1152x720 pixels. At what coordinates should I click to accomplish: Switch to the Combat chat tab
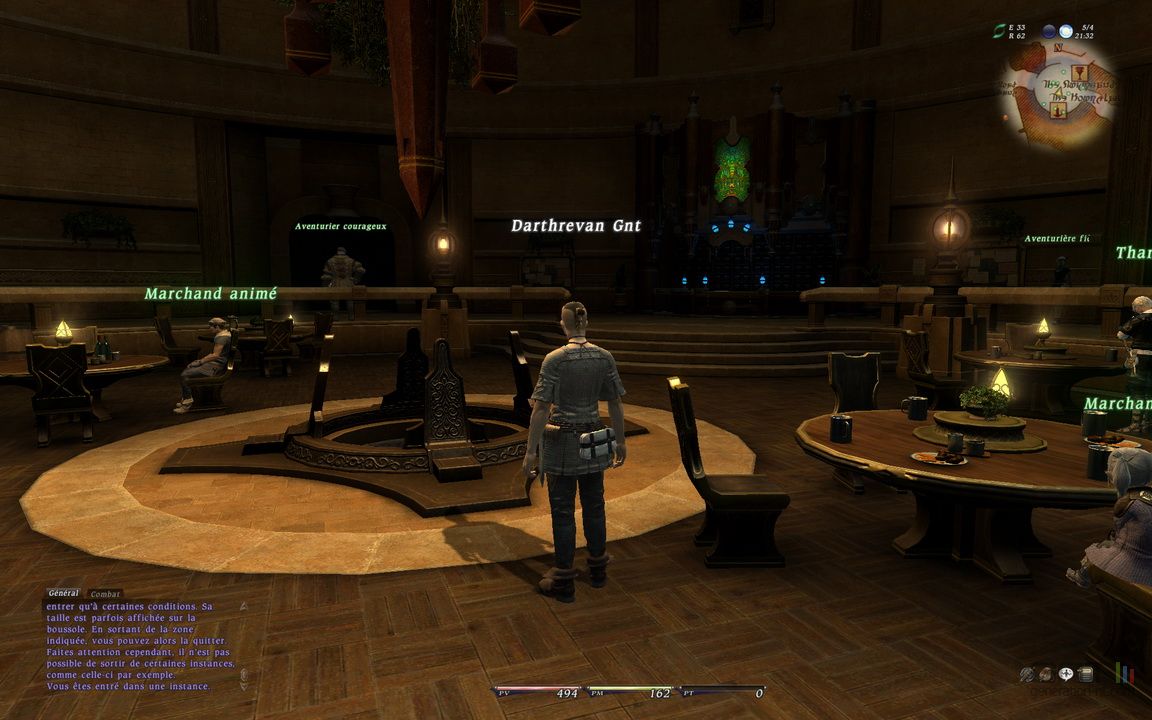click(x=105, y=594)
